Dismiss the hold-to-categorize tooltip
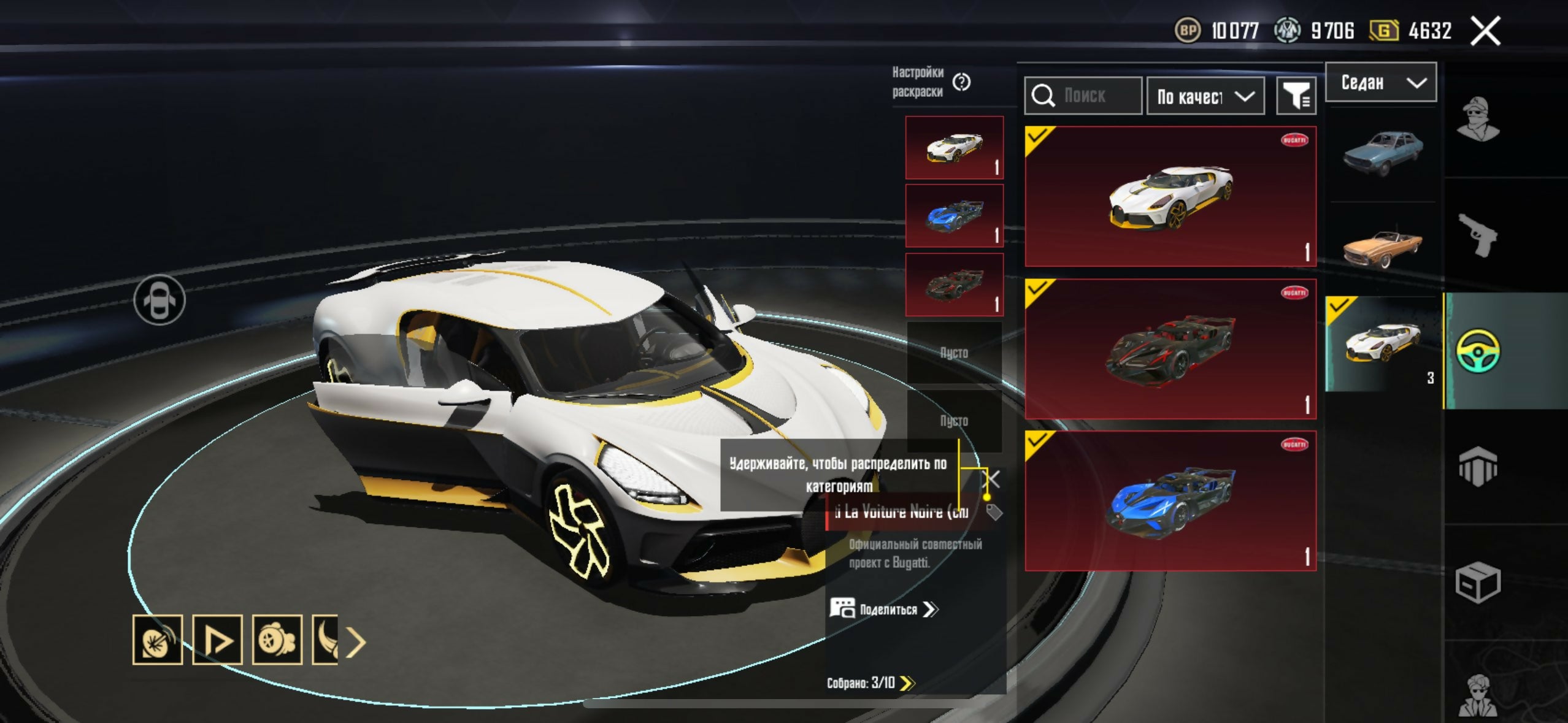The height and width of the screenshot is (723, 1568). (x=991, y=478)
